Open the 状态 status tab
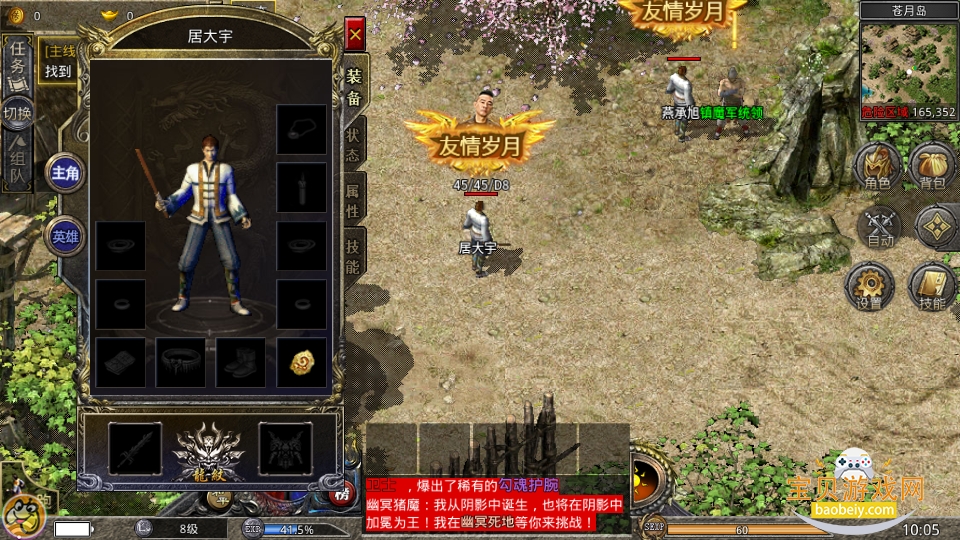The height and width of the screenshot is (540, 960). click(x=354, y=143)
